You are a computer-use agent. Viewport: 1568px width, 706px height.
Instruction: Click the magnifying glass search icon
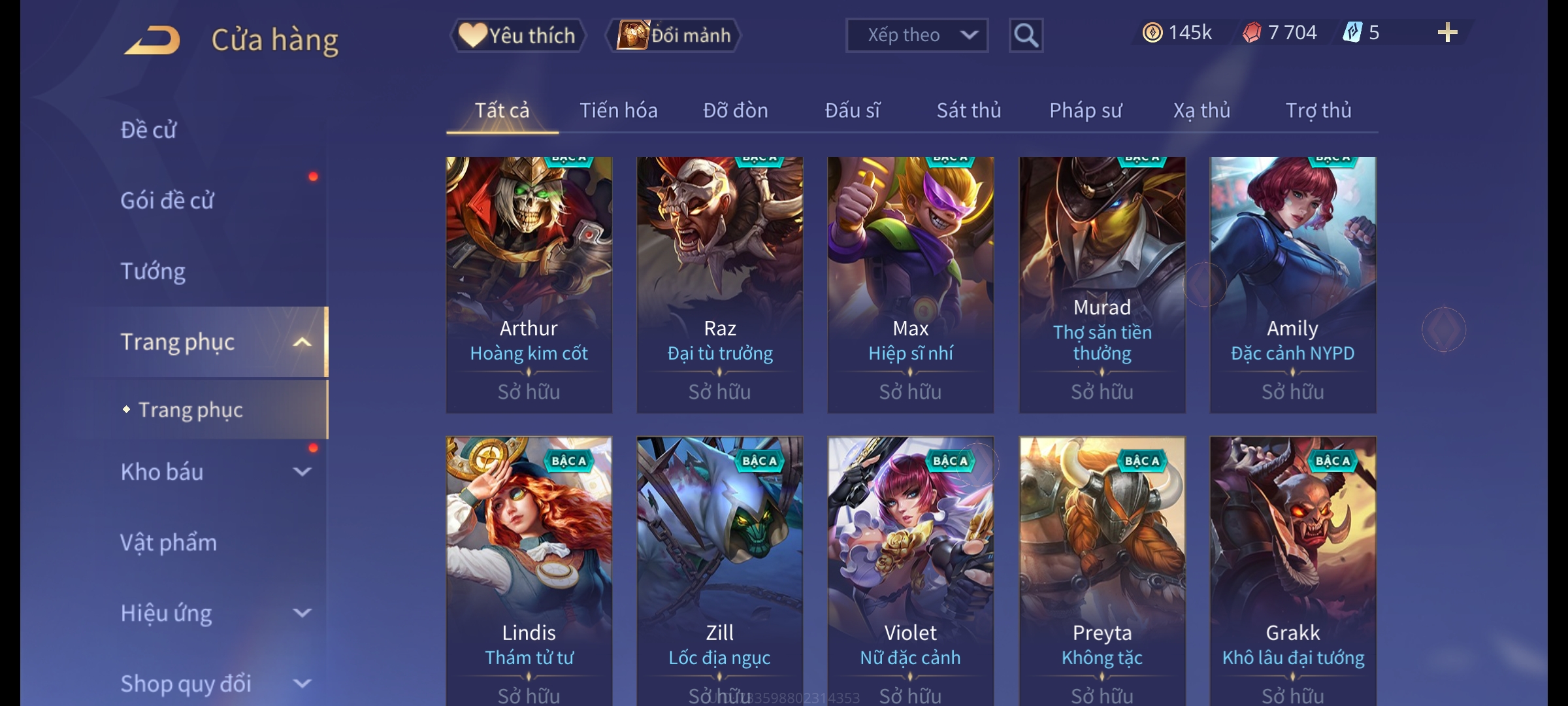[x=1026, y=35]
